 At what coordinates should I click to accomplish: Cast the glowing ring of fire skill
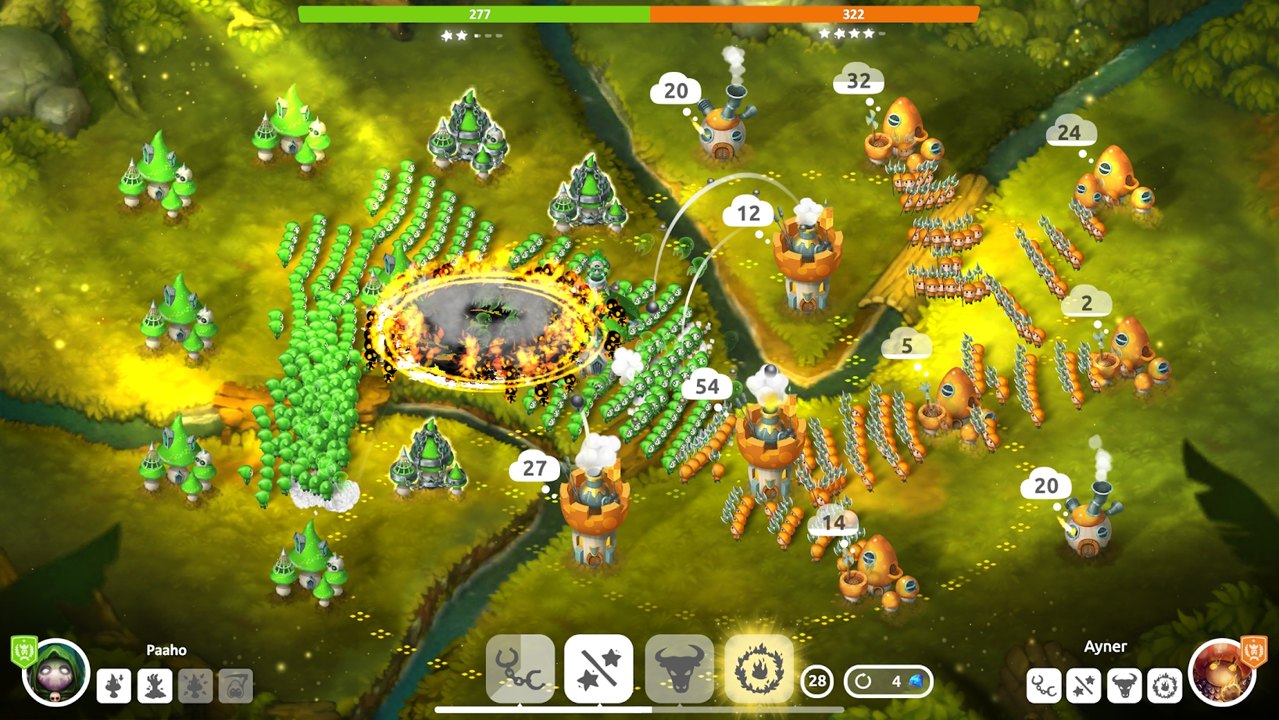coord(759,668)
